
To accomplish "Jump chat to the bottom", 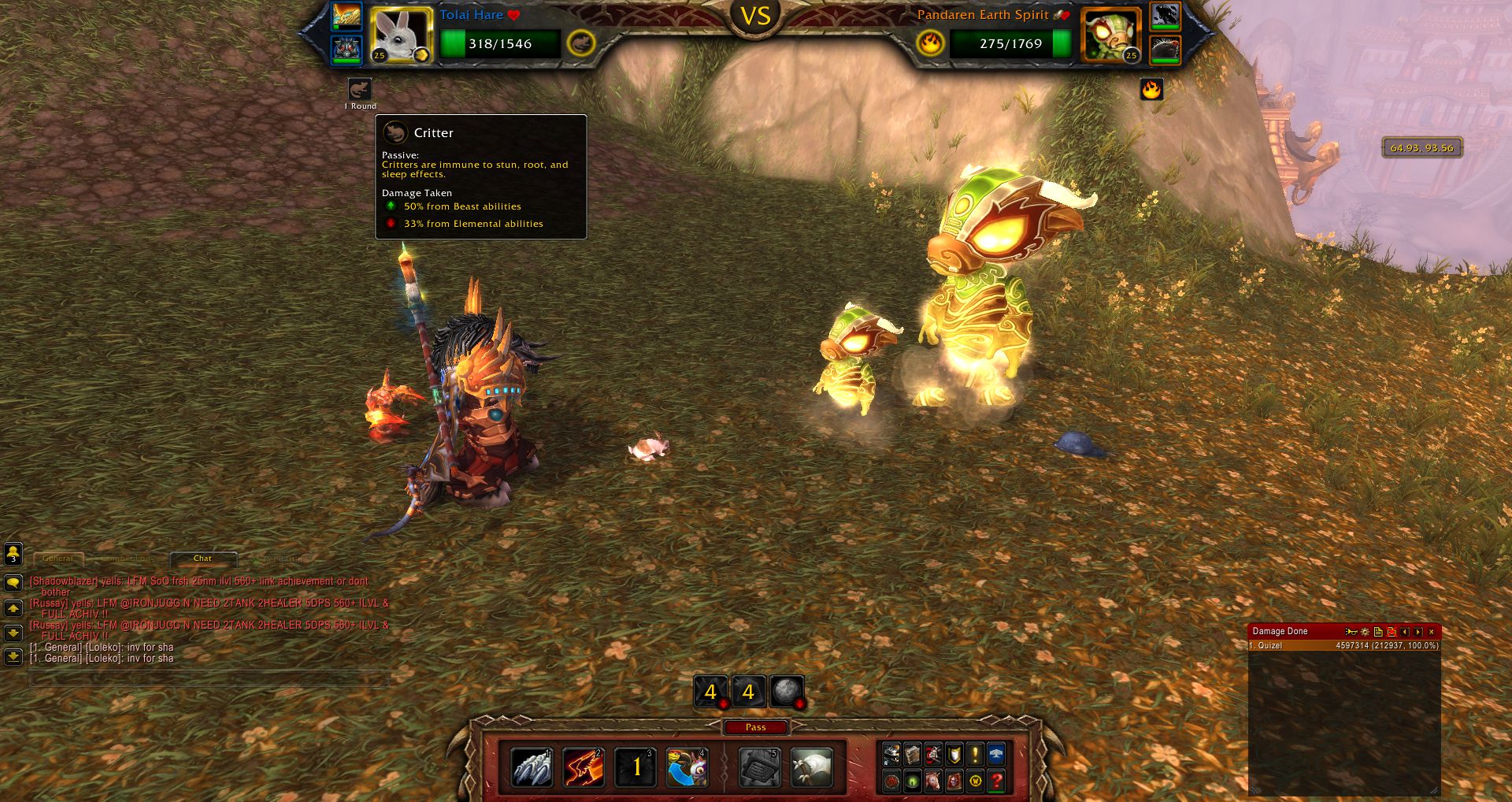I will tap(13, 656).
